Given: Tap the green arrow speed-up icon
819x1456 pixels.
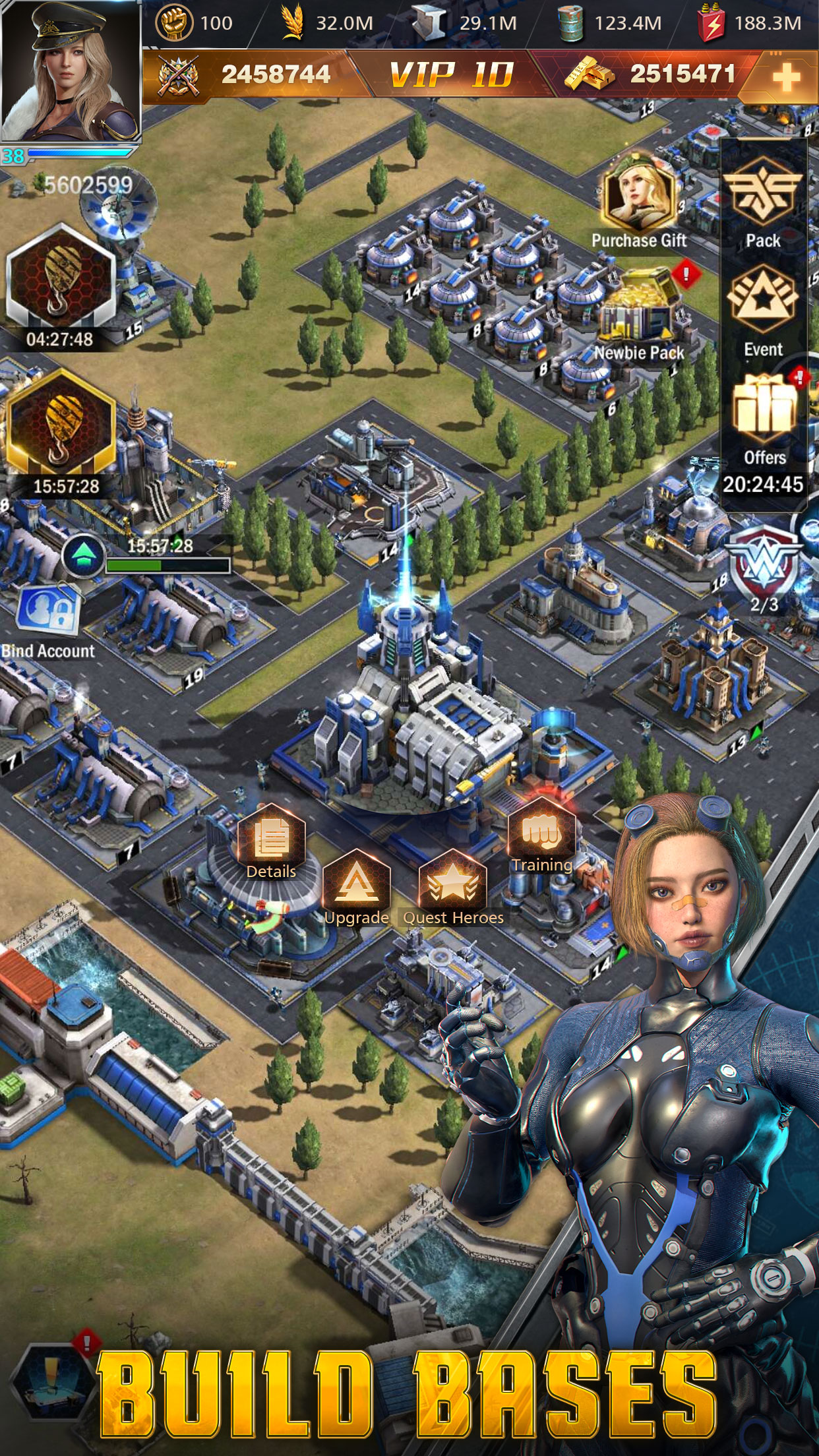Looking at the screenshot, I should coord(83,555).
